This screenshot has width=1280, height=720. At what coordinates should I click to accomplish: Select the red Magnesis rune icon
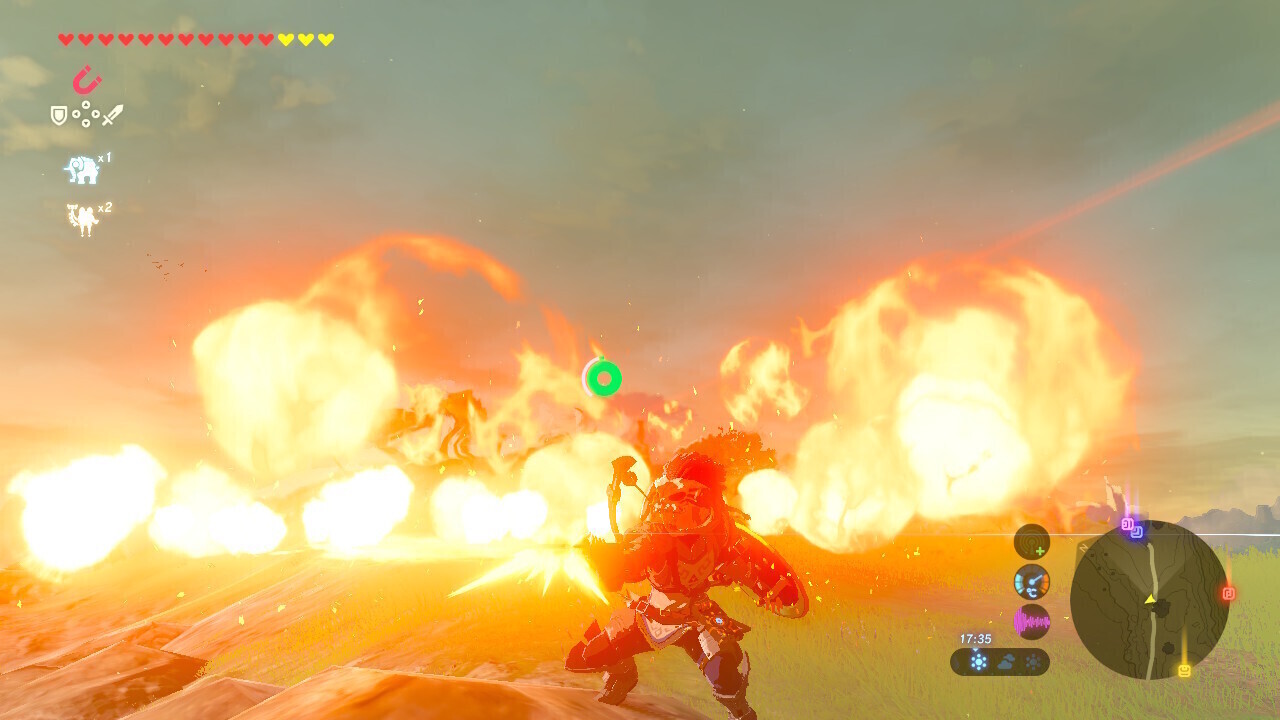pos(87,79)
